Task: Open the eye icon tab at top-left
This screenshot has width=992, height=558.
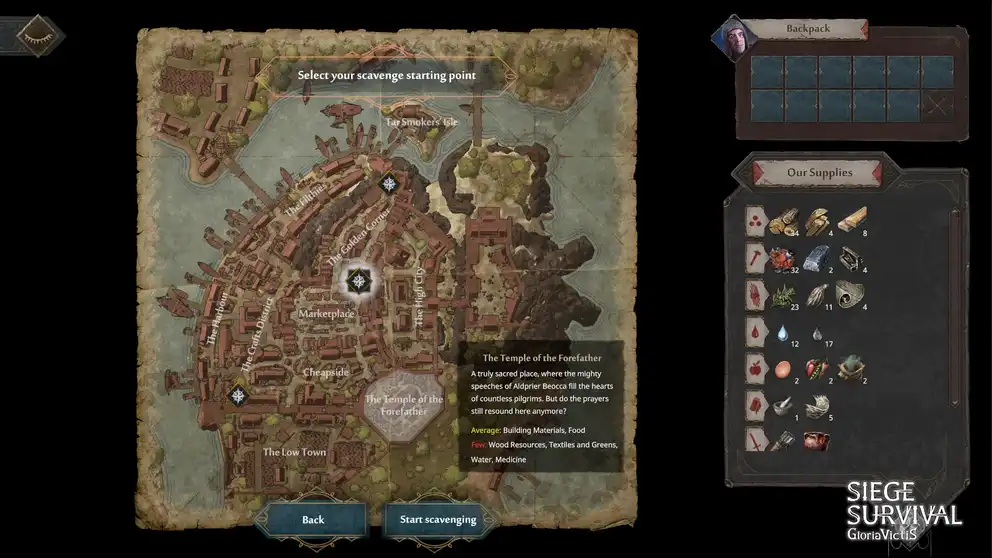Action: 34,34
